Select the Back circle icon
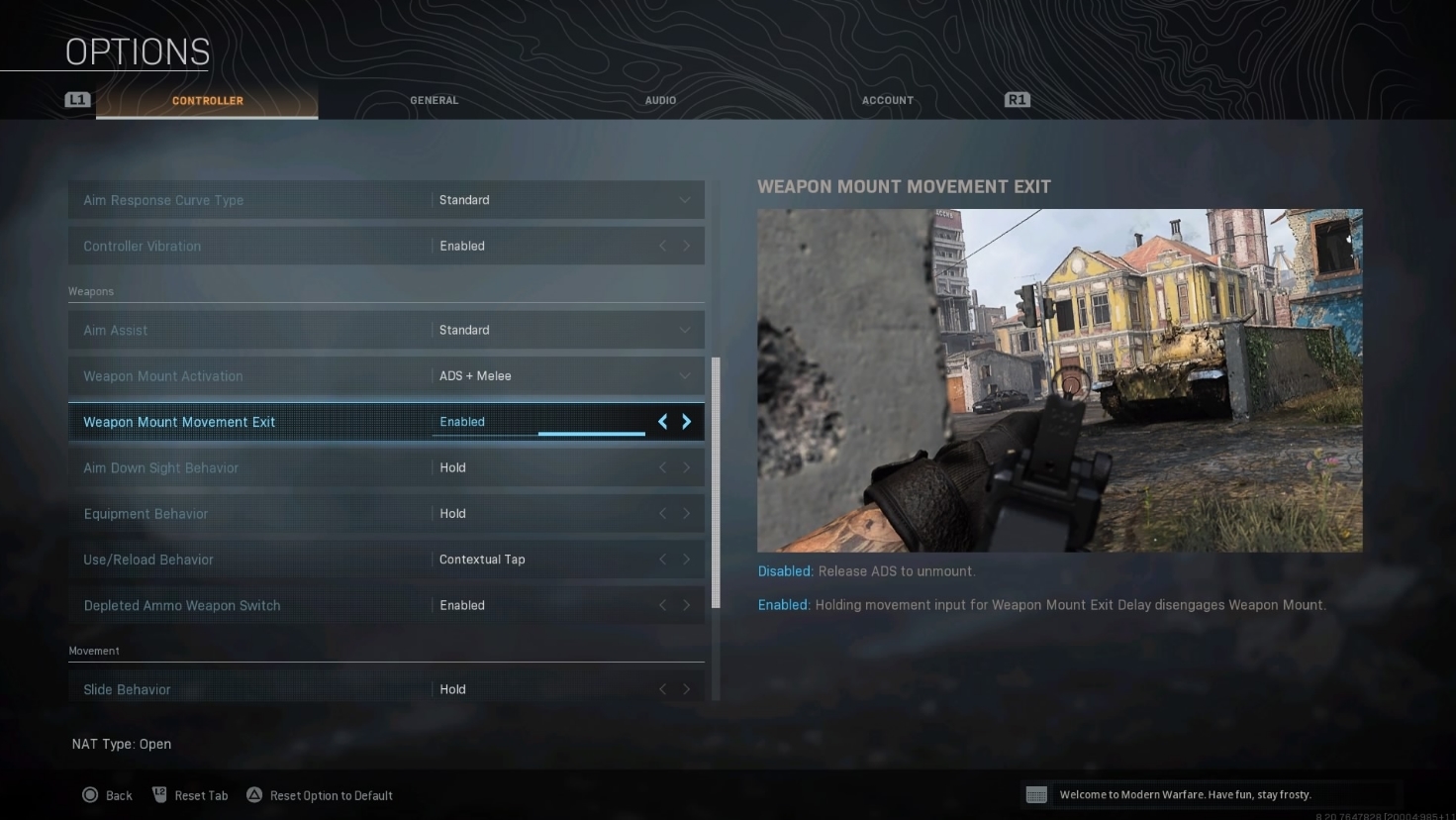 tap(90, 795)
